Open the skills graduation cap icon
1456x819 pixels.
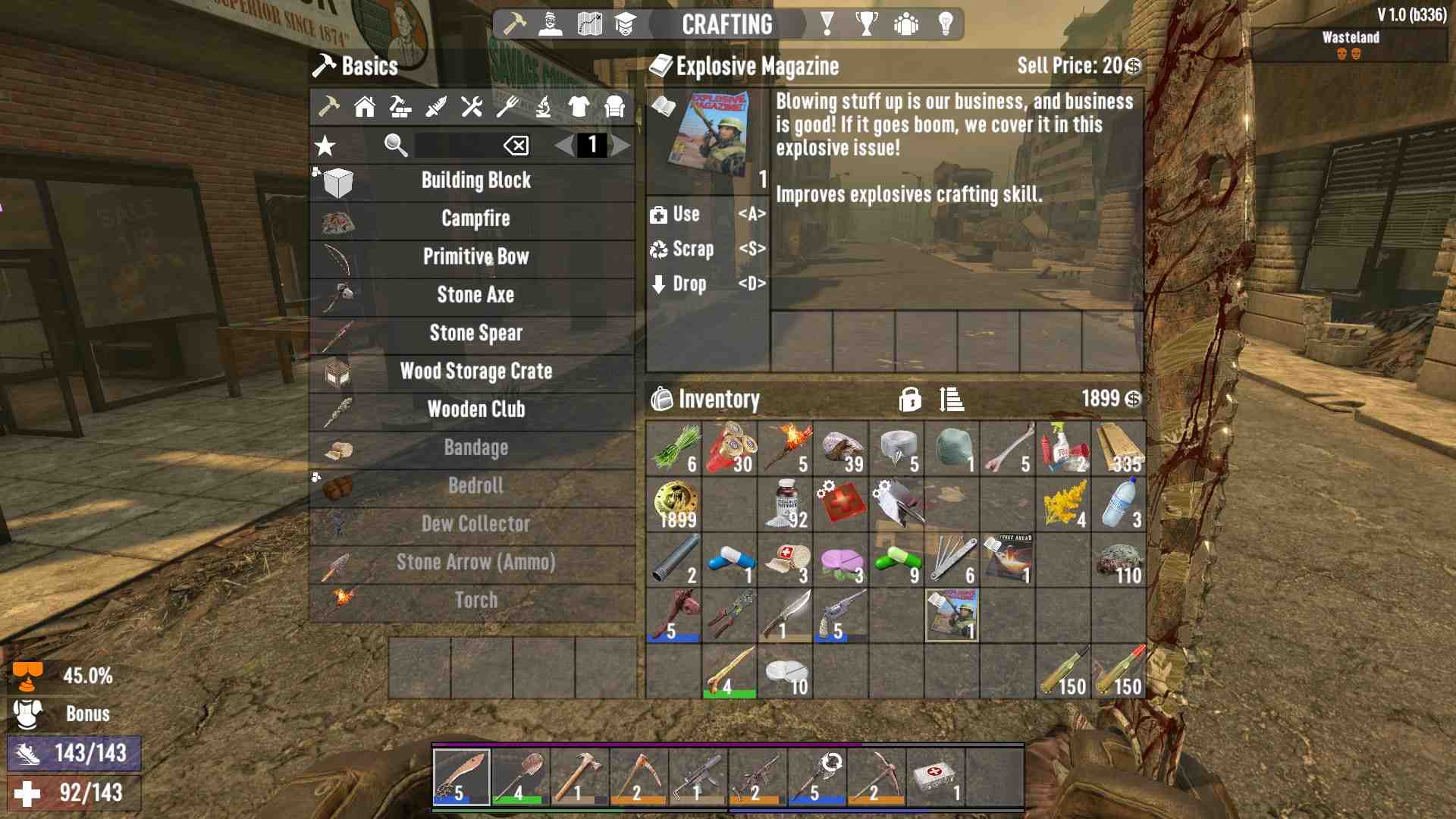[627, 24]
